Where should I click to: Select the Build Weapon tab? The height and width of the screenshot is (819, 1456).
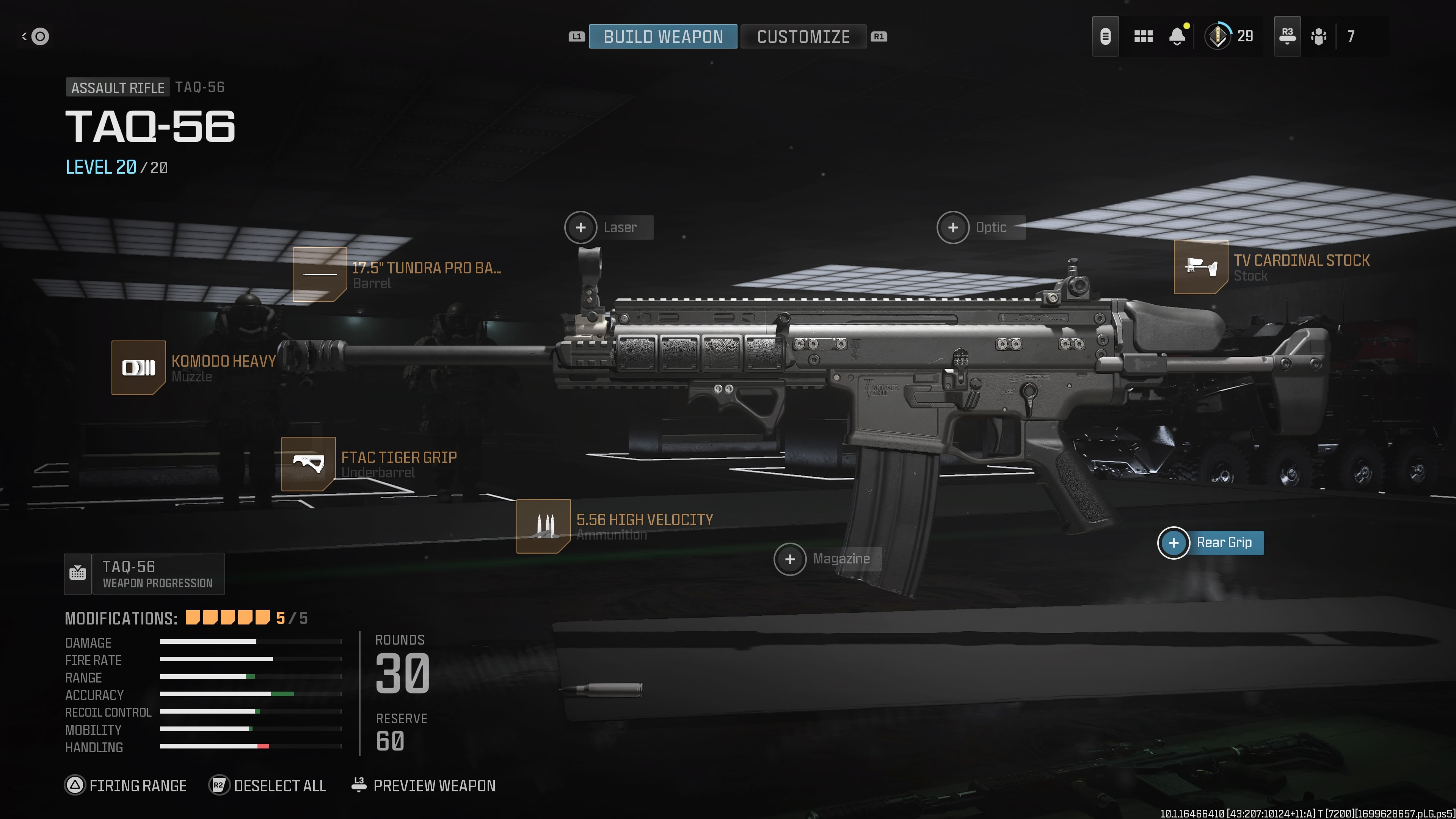click(662, 37)
